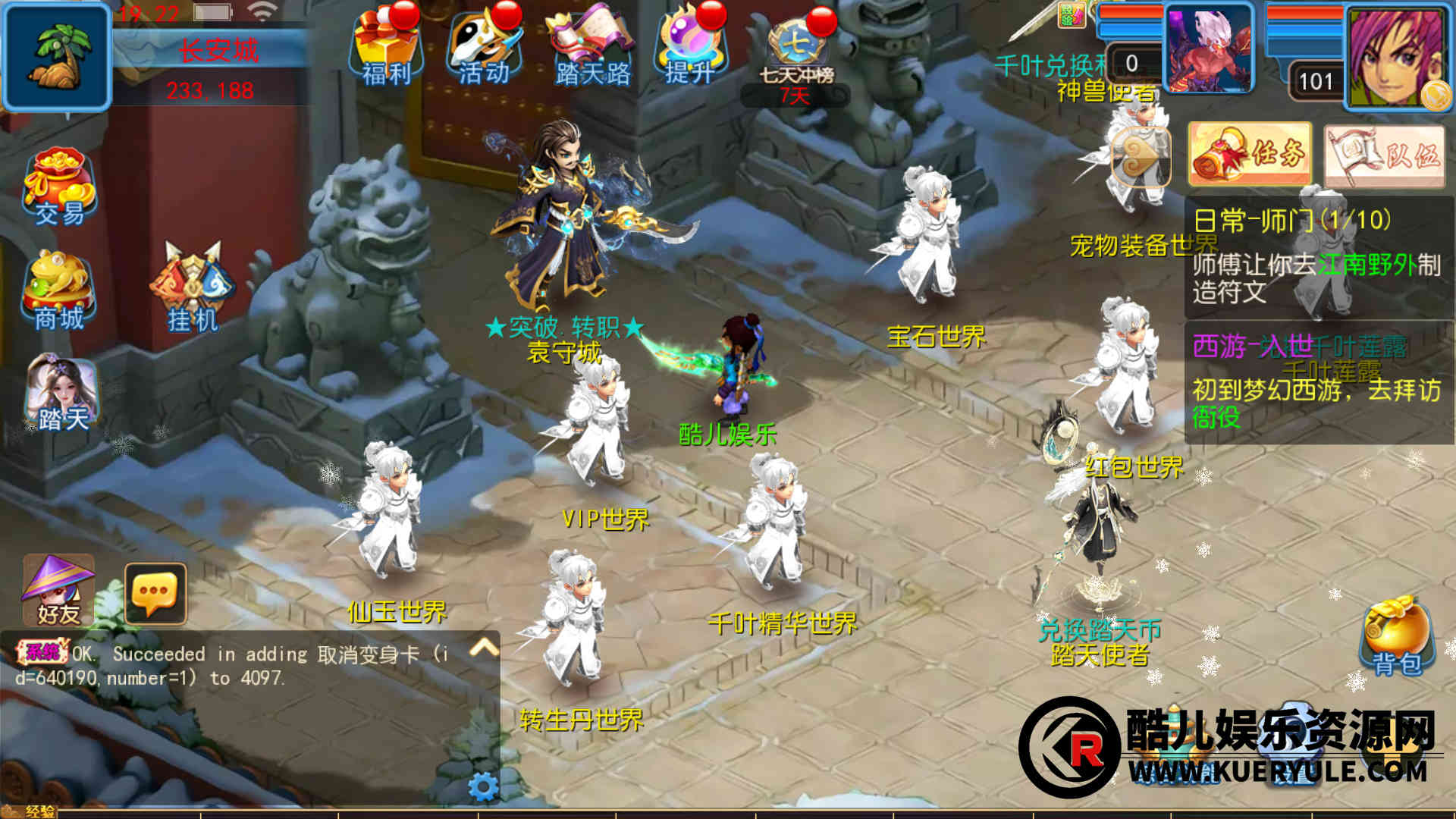The height and width of the screenshot is (819, 1456).
Task: Open the 背包 backpack
Action: click(x=1397, y=635)
